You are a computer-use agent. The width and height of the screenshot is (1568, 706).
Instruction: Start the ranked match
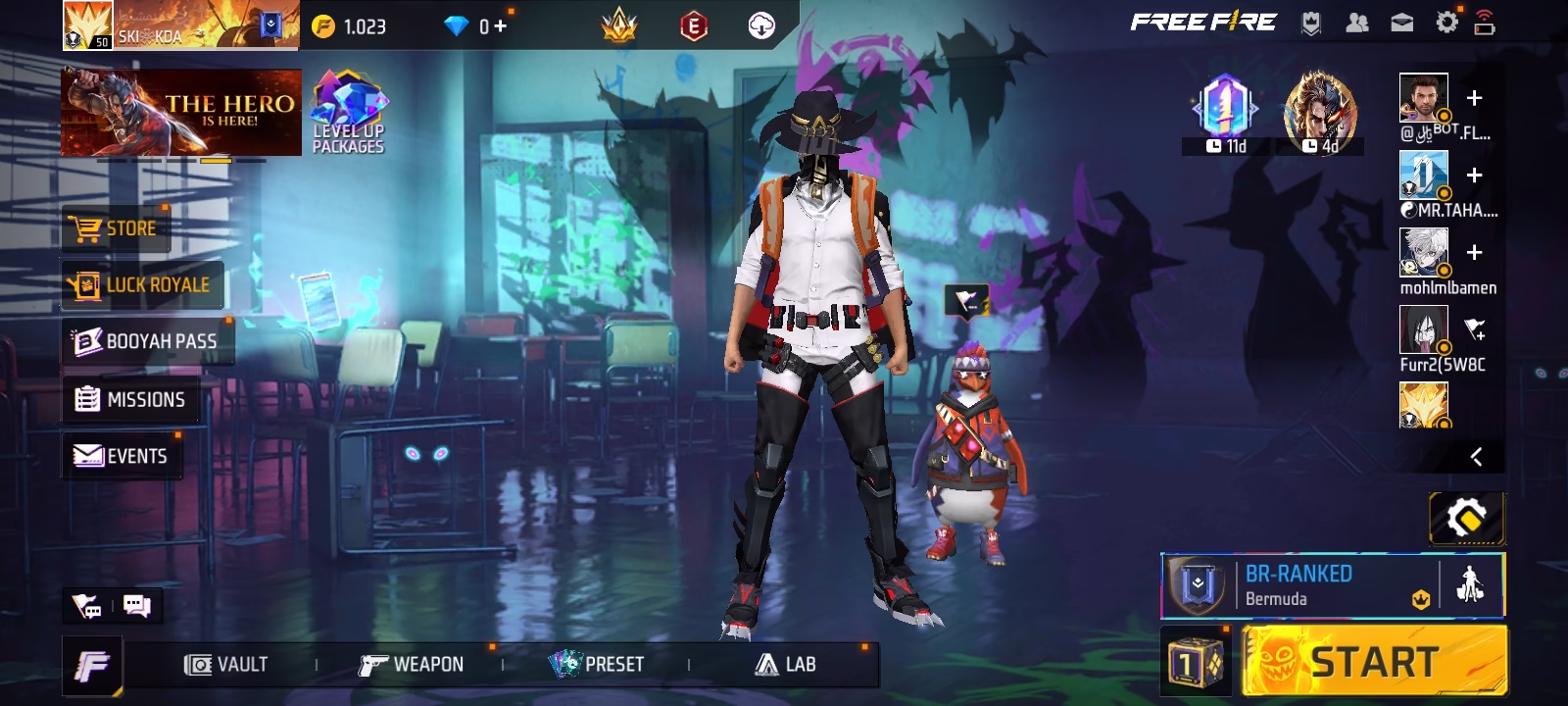click(1374, 663)
